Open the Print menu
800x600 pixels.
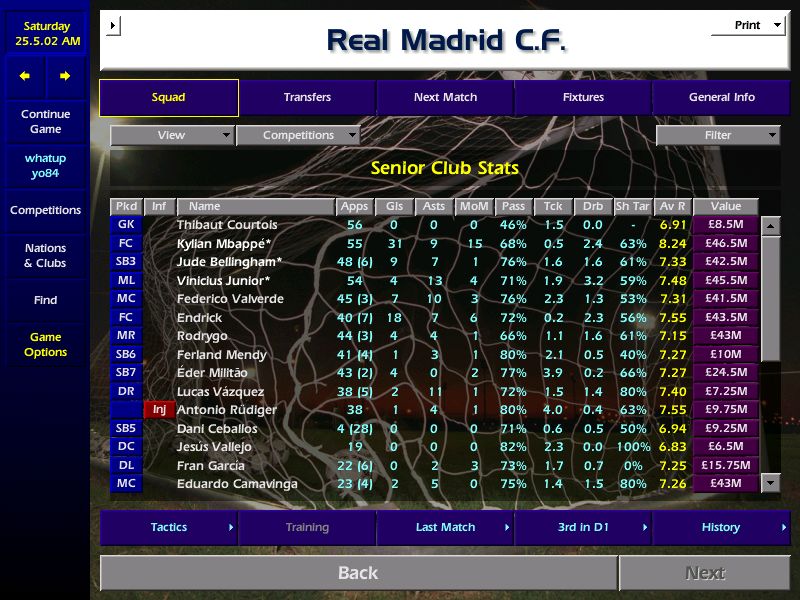(x=748, y=25)
